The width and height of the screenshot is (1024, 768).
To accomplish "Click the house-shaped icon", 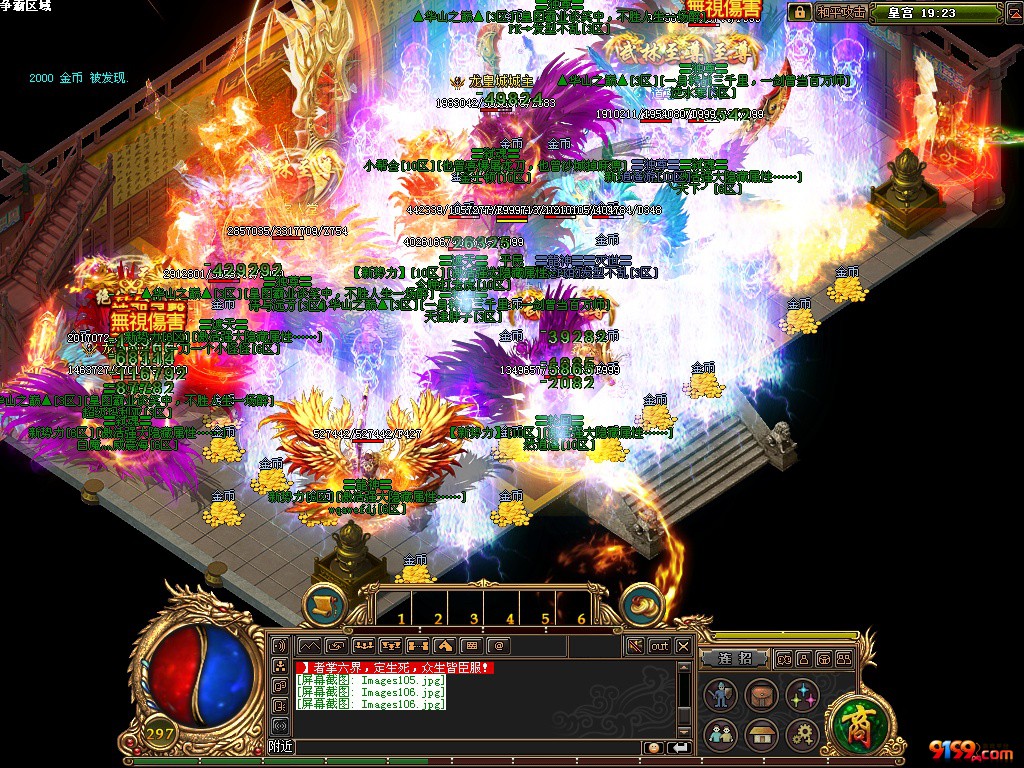I will point(760,734).
